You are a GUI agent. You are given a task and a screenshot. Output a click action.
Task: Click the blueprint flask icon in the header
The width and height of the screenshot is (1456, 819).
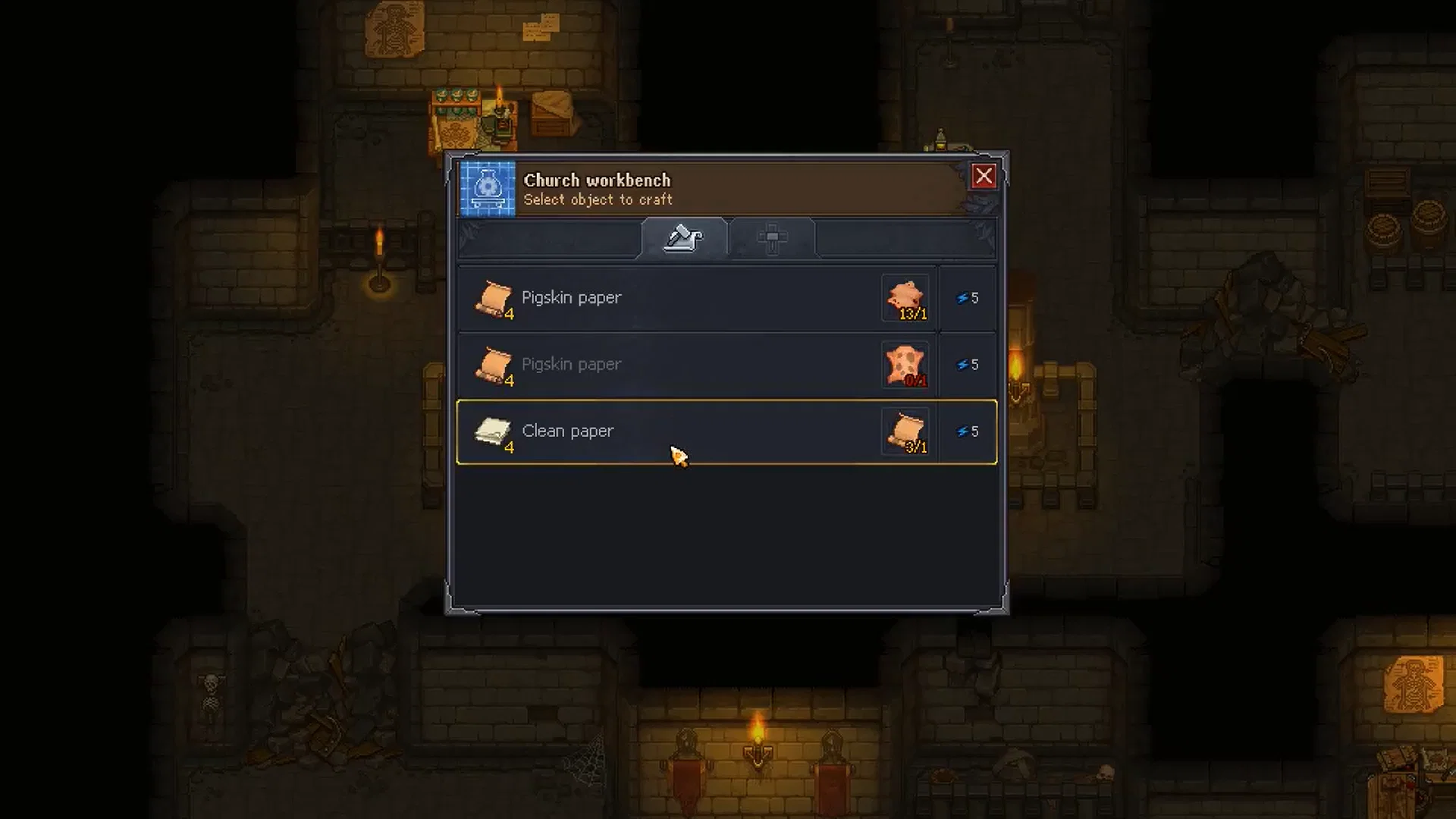(486, 189)
